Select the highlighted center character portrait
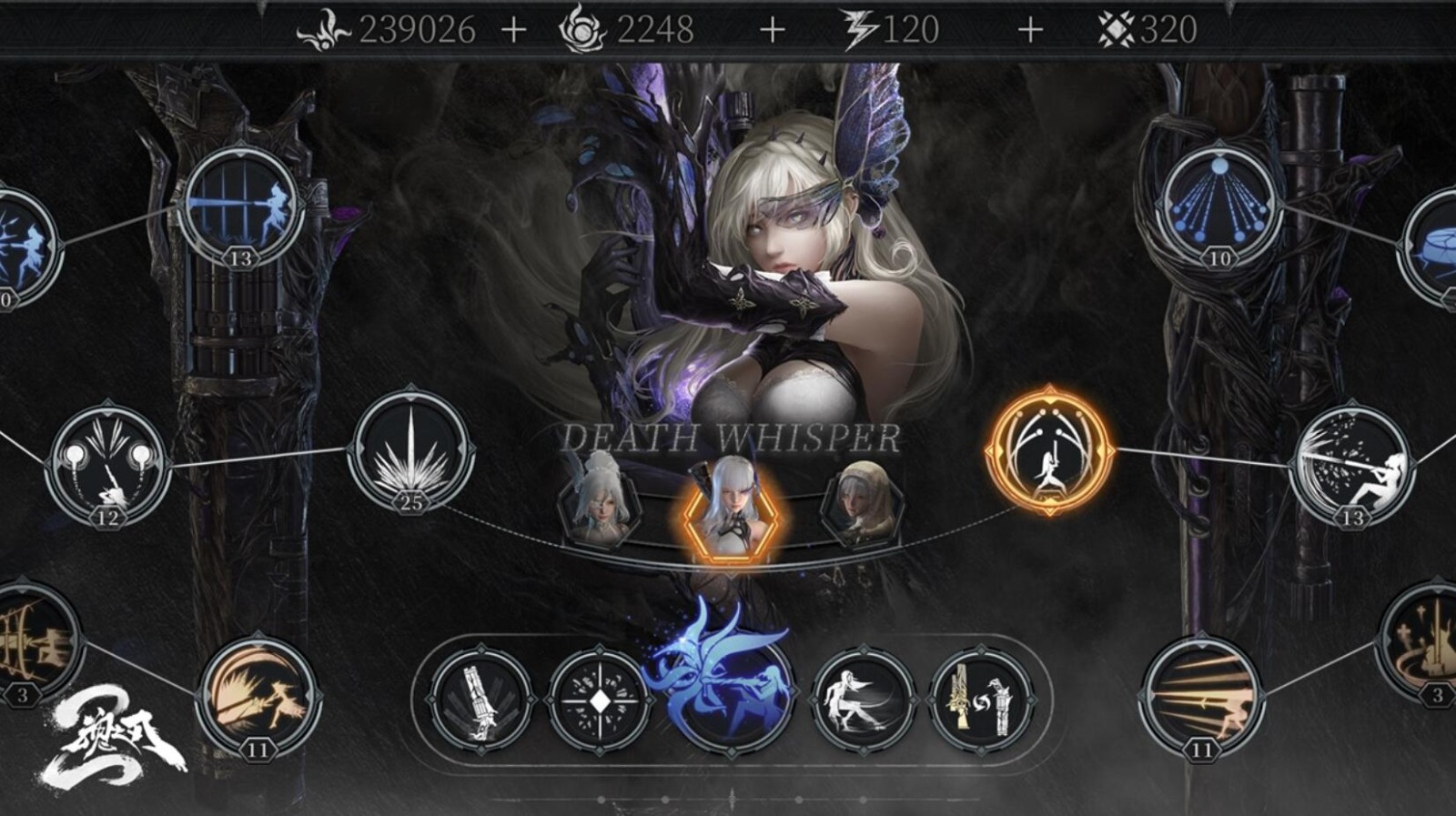 click(x=731, y=508)
